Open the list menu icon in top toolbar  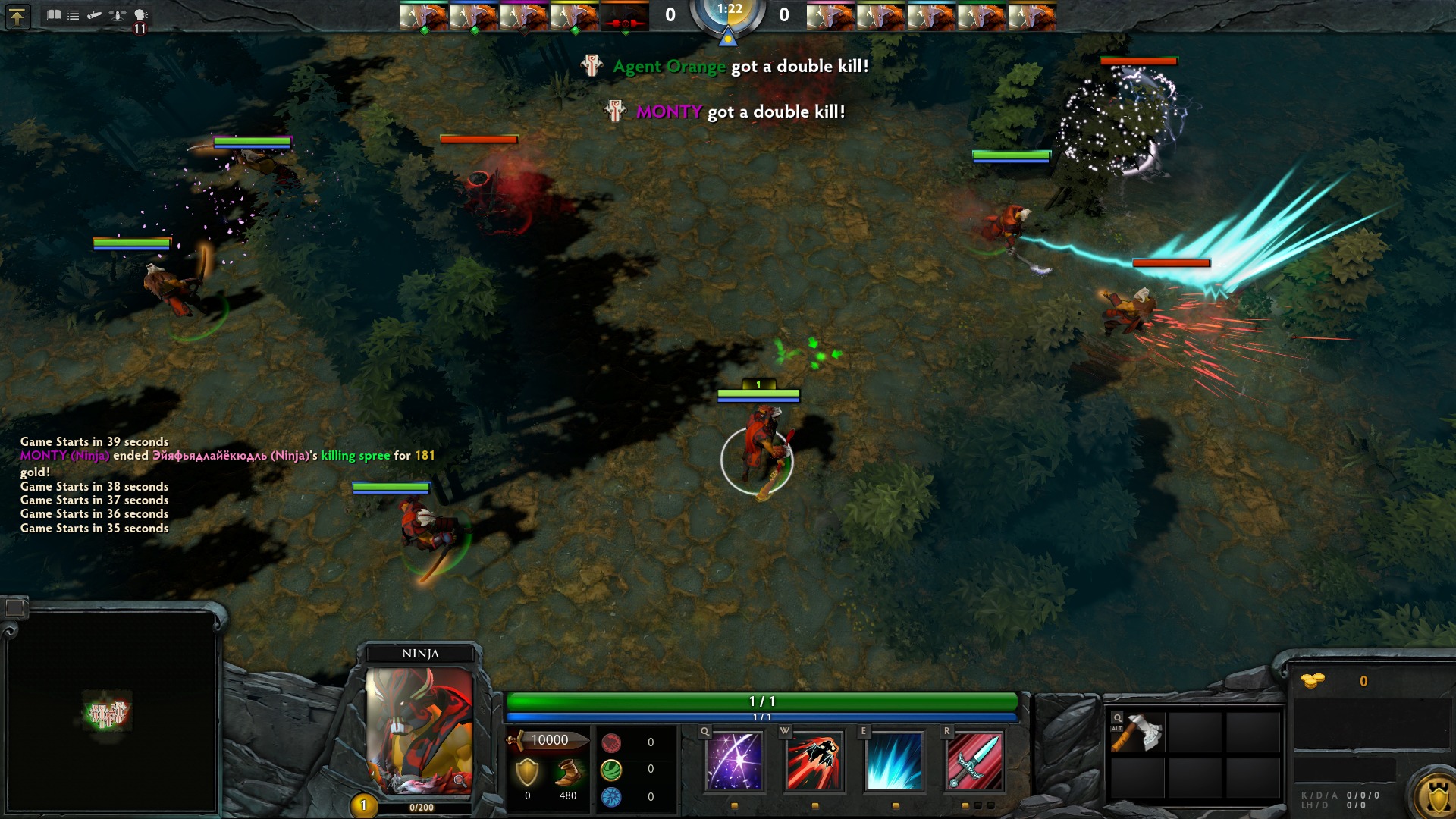point(72,14)
